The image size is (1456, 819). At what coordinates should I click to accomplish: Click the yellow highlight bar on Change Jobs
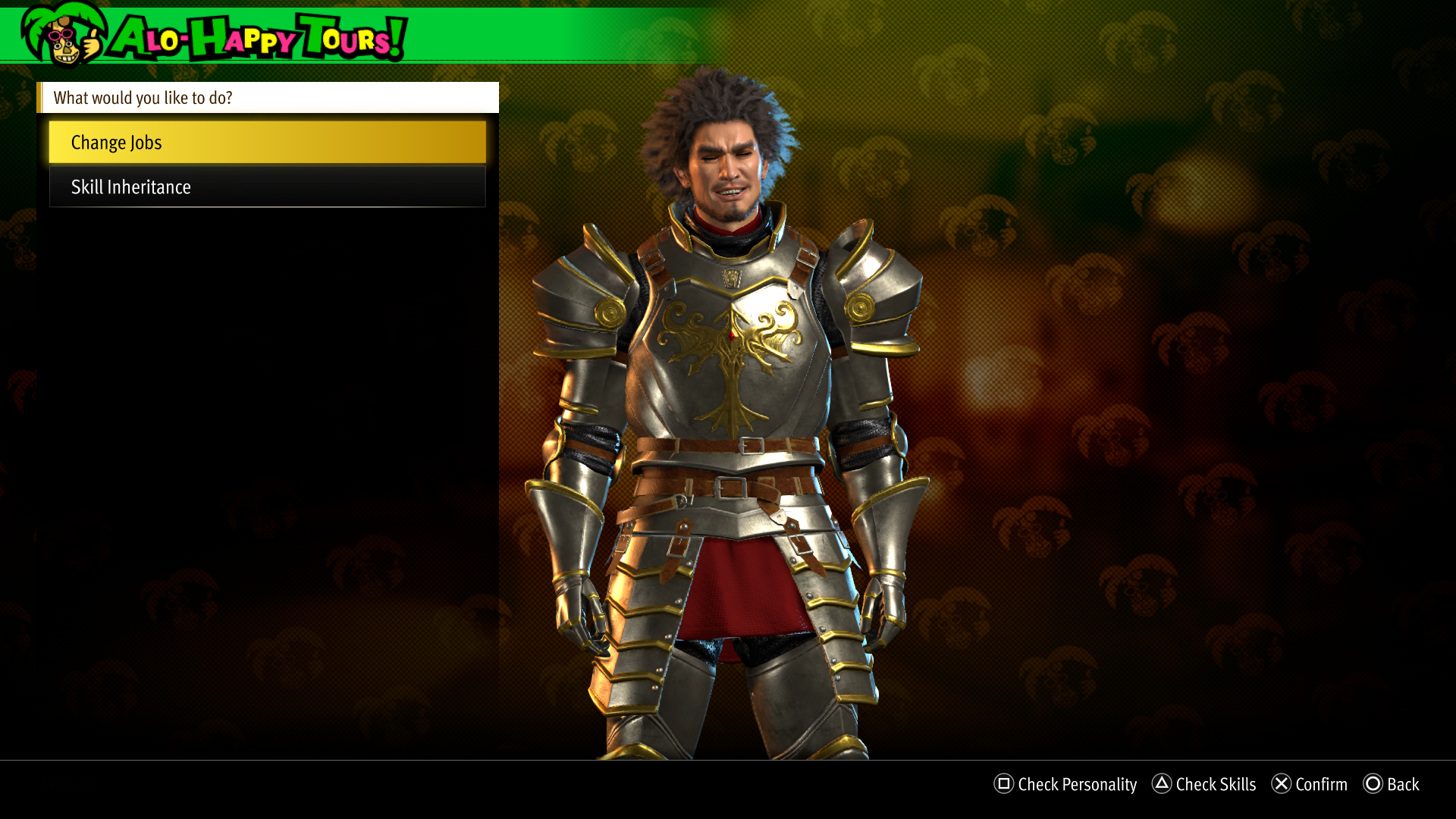(267, 142)
